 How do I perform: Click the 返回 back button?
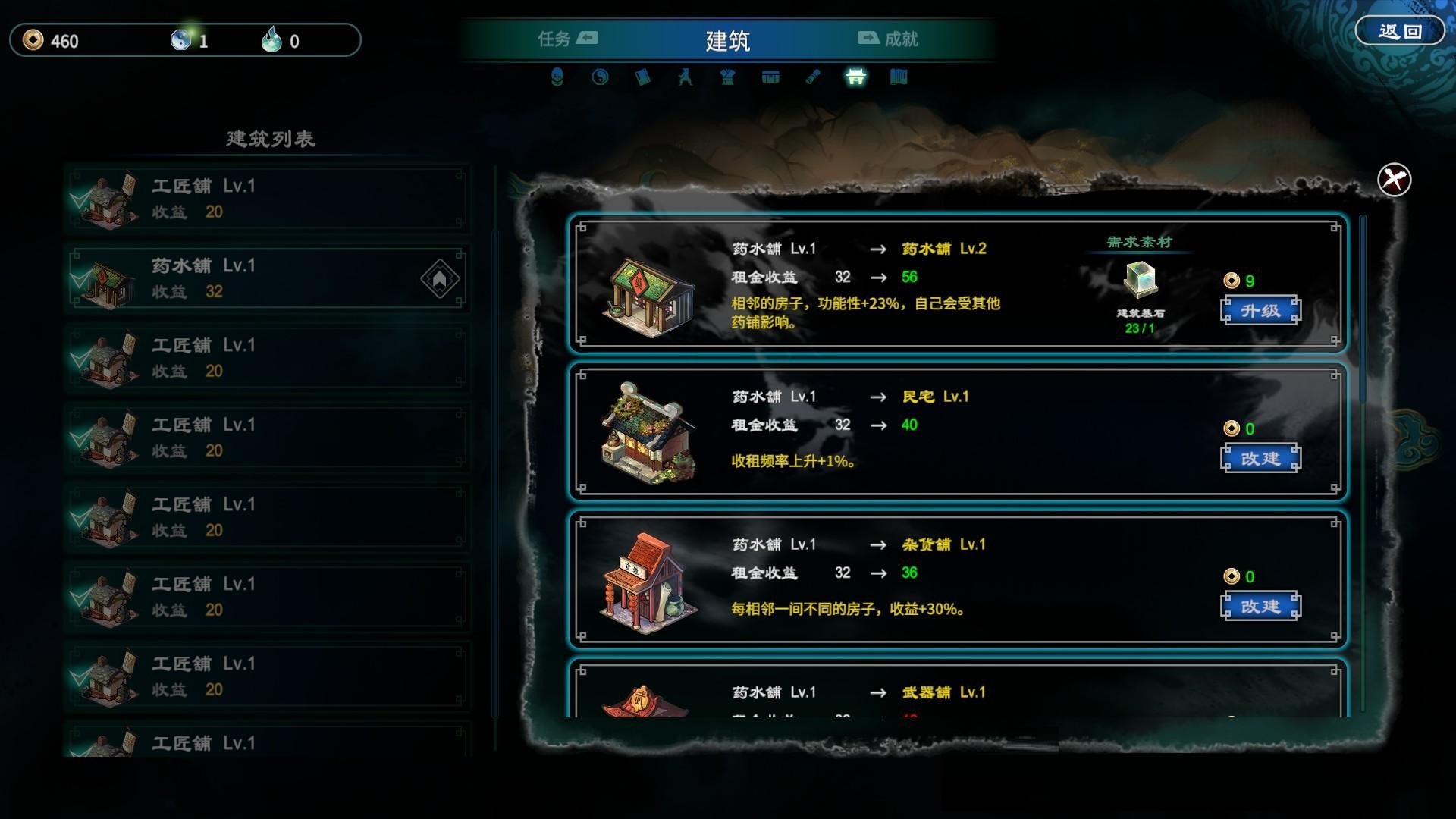click(x=1399, y=32)
